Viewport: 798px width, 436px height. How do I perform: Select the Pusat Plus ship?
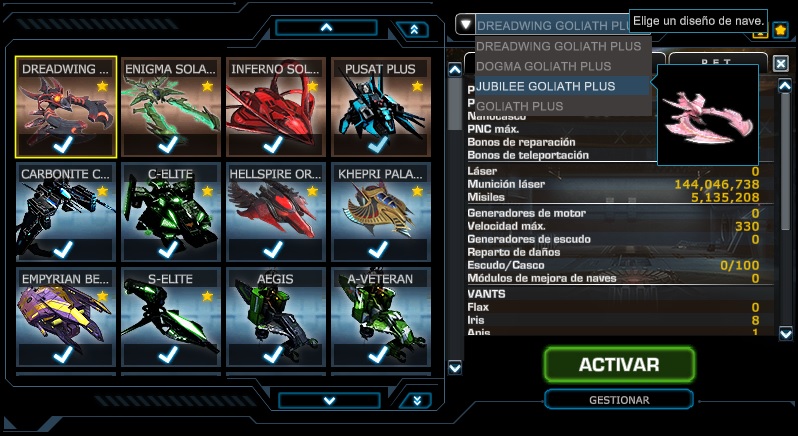coord(380,107)
